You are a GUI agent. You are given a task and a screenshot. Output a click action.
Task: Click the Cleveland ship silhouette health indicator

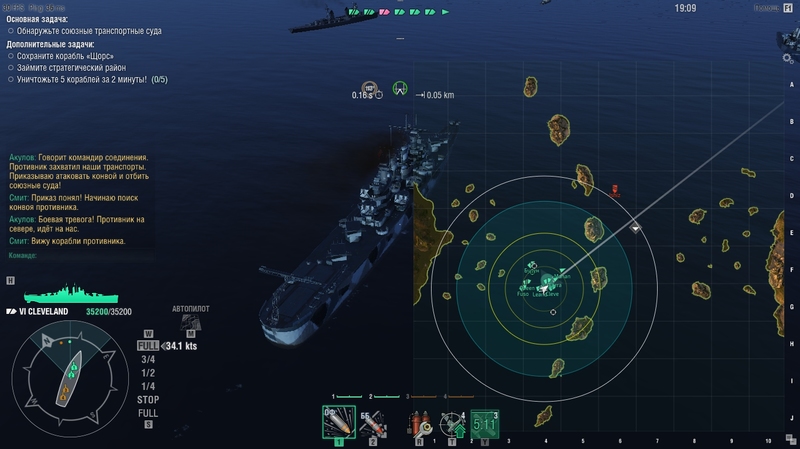71,295
